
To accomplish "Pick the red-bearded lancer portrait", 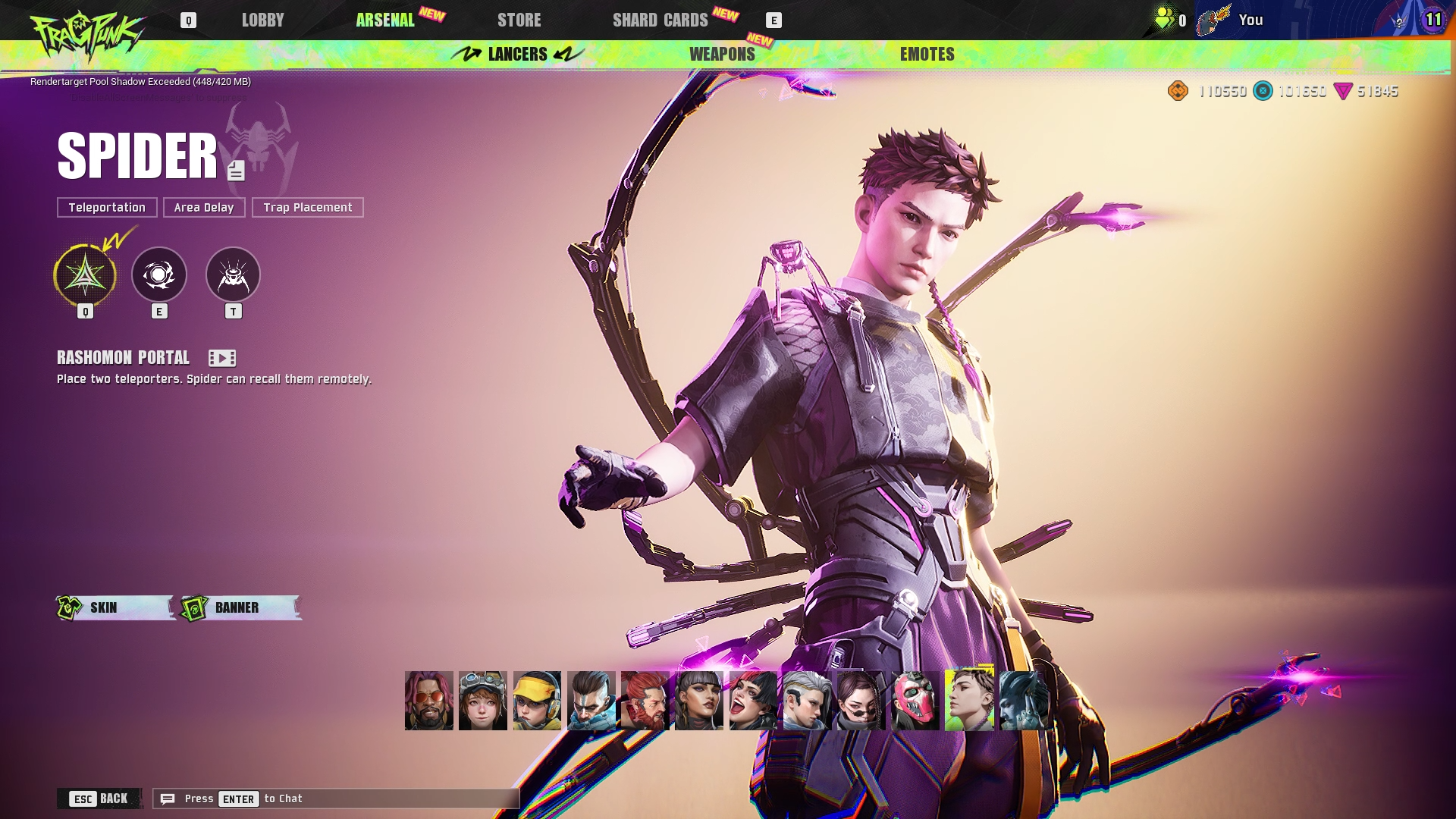I will coord(645,701).
